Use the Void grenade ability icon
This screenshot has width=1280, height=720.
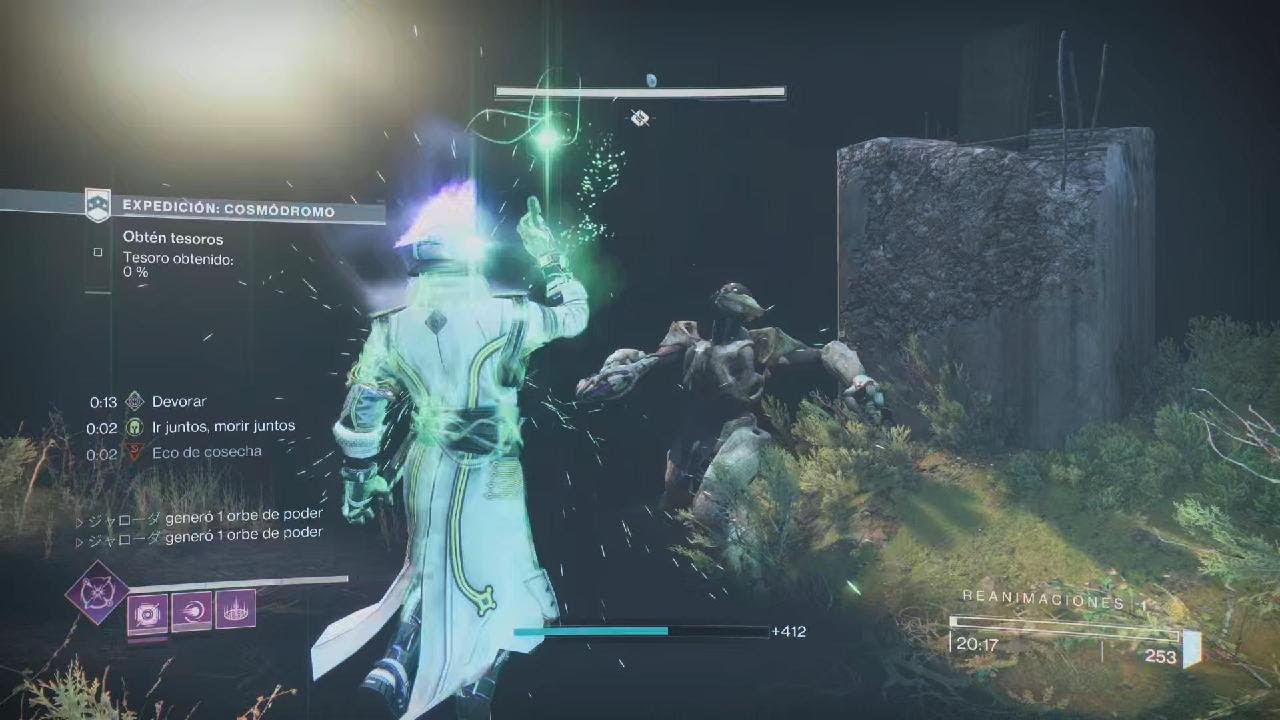(x=147, y=611)
